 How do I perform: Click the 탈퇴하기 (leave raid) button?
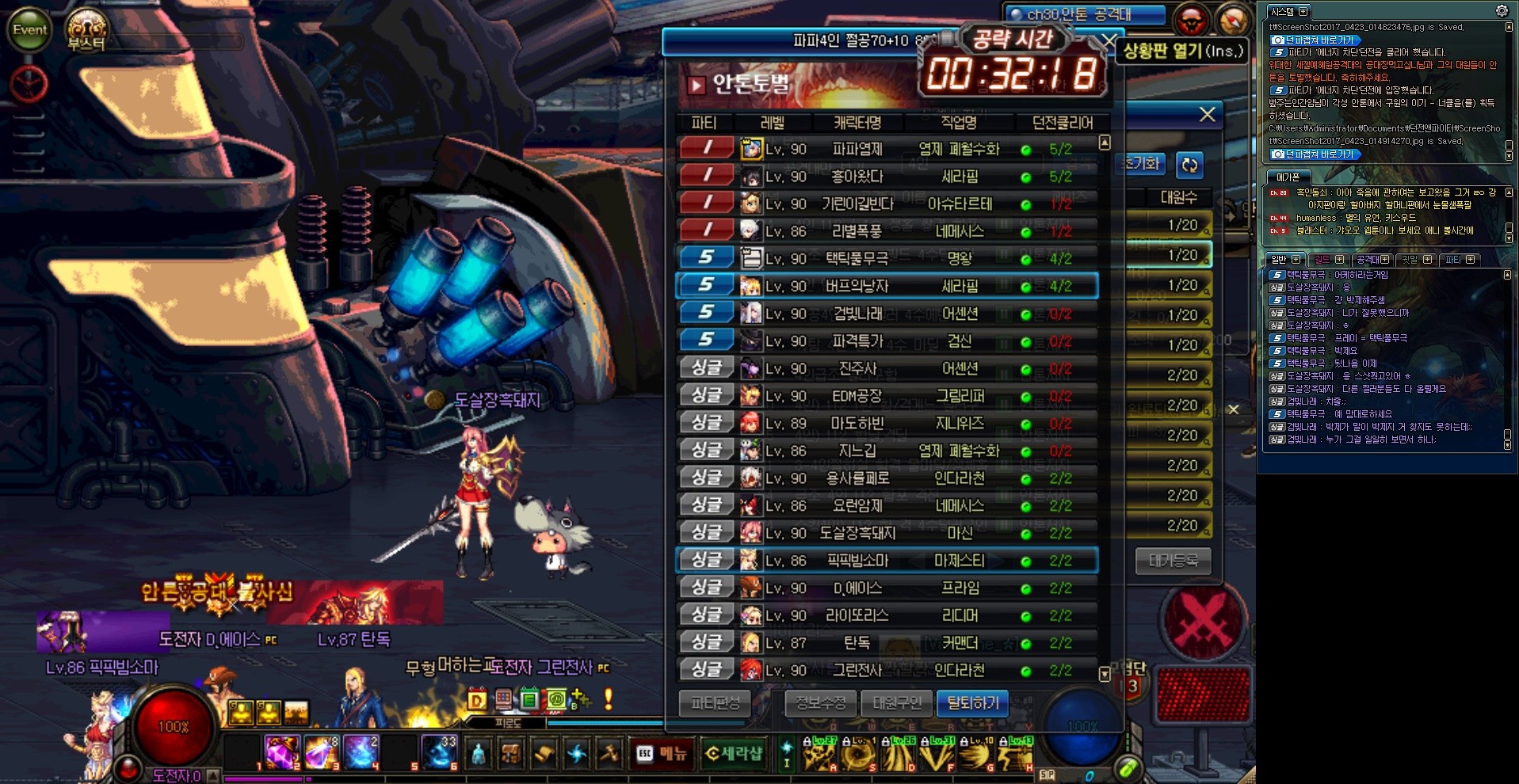click(x=972, y=703)
